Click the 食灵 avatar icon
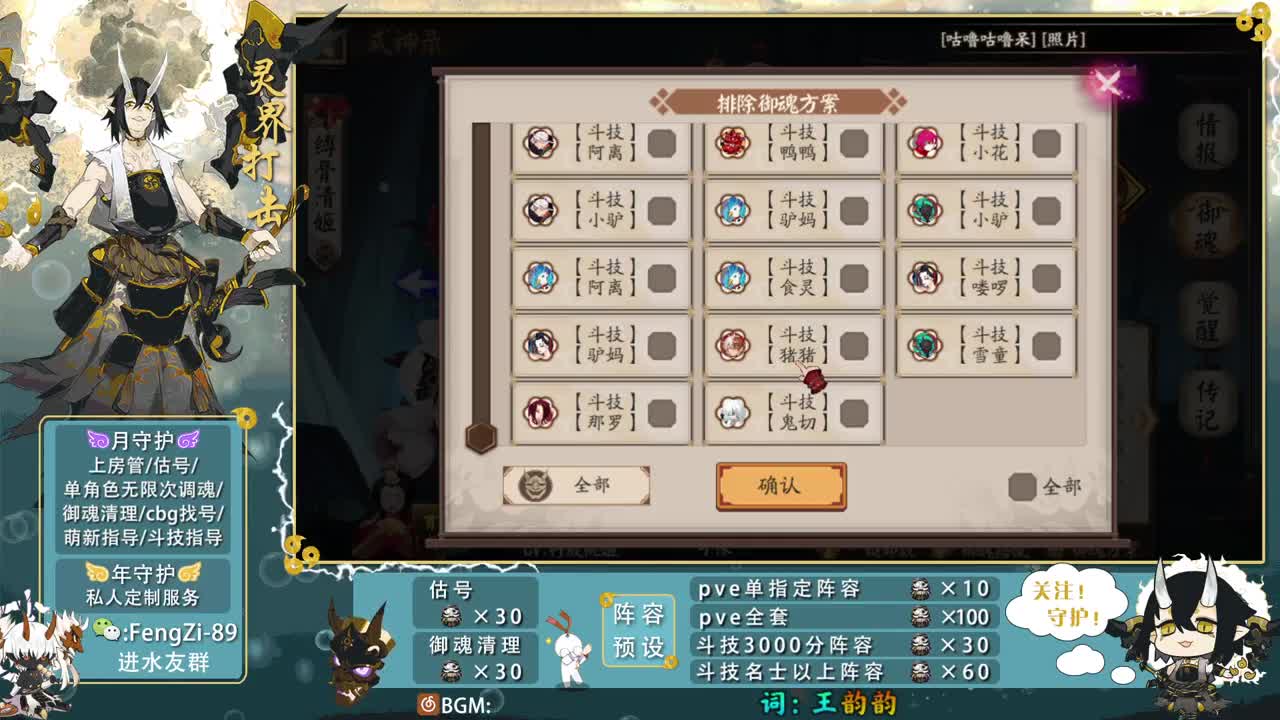The image size is (1280, 720). click(x=735, y=279)
